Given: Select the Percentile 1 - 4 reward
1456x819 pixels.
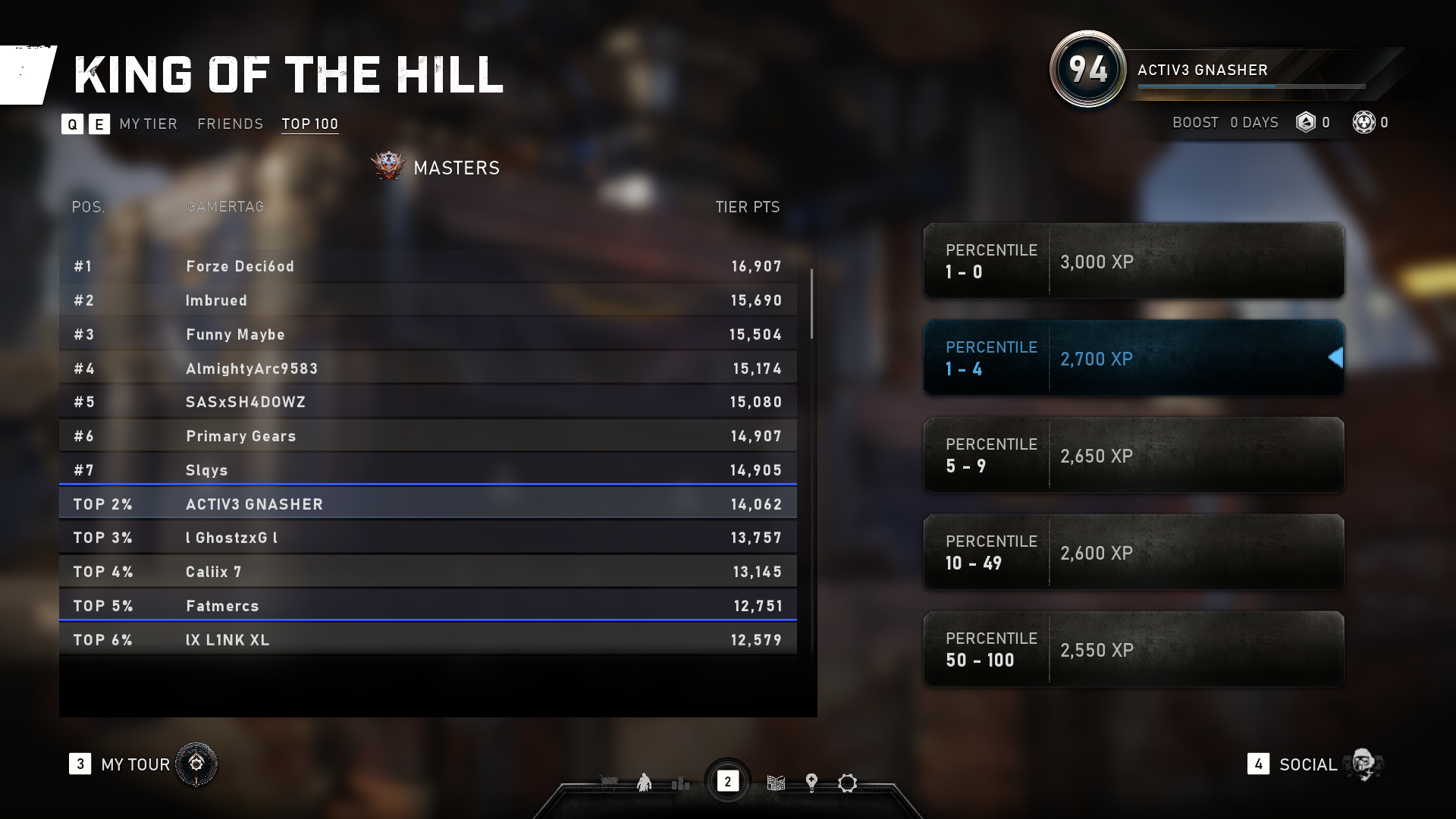Looking at the screenshot, I should [x=1134, y=358].
